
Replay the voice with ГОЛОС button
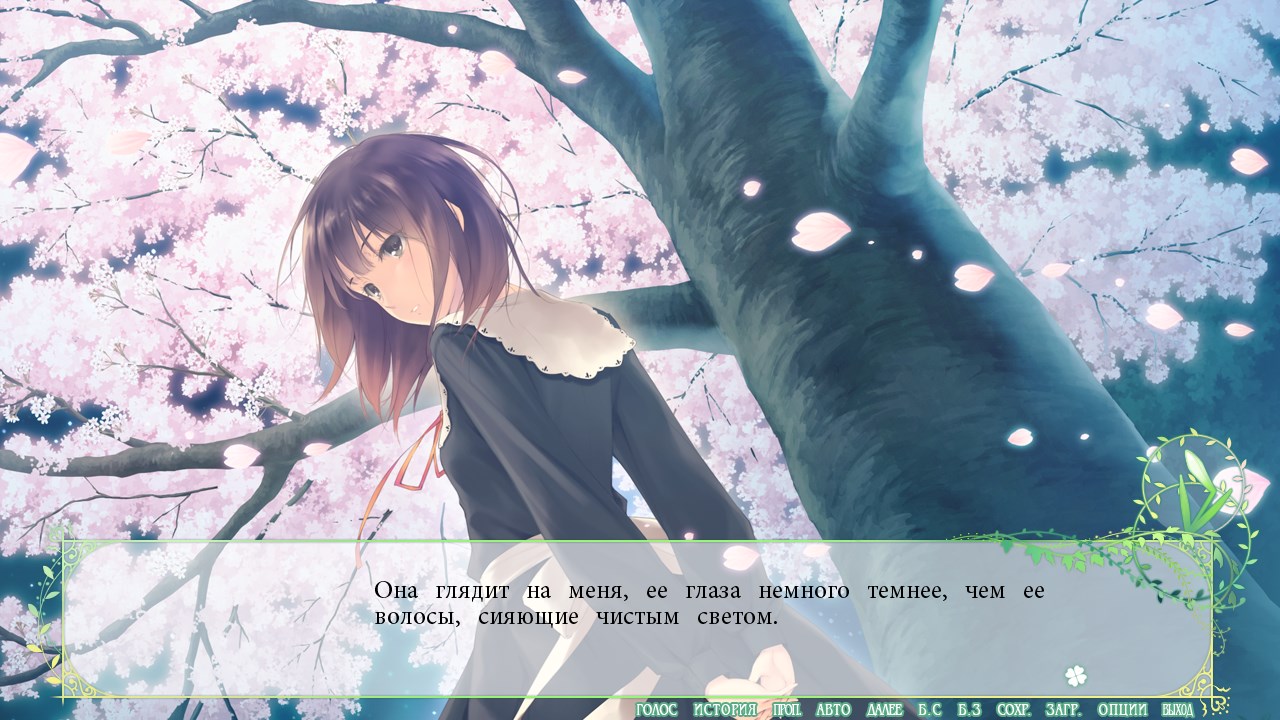pyautogui.click(x=656, y=710)
